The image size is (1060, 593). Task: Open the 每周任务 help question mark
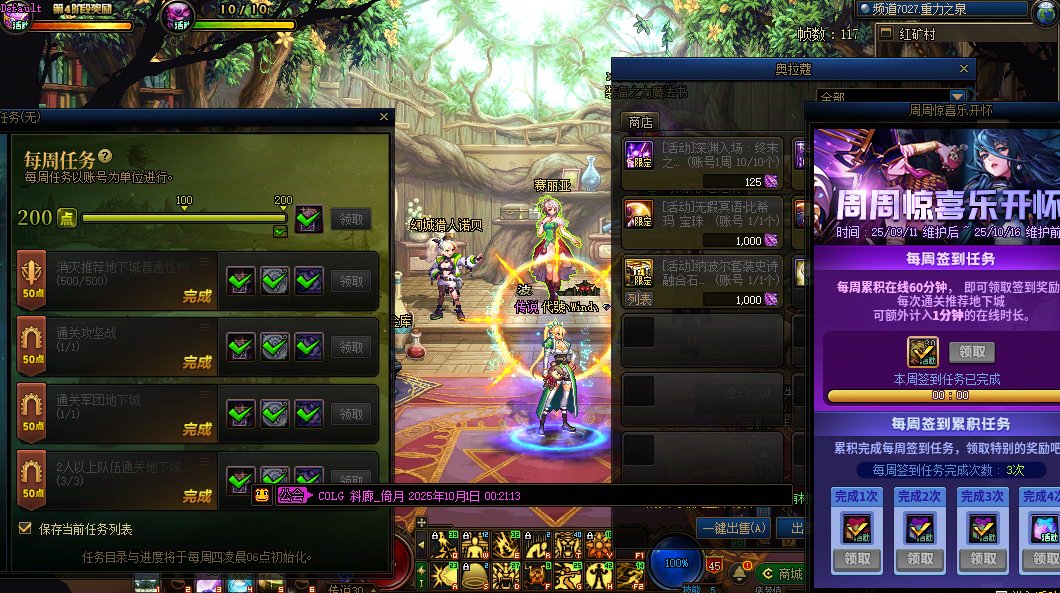coord(105,157)
